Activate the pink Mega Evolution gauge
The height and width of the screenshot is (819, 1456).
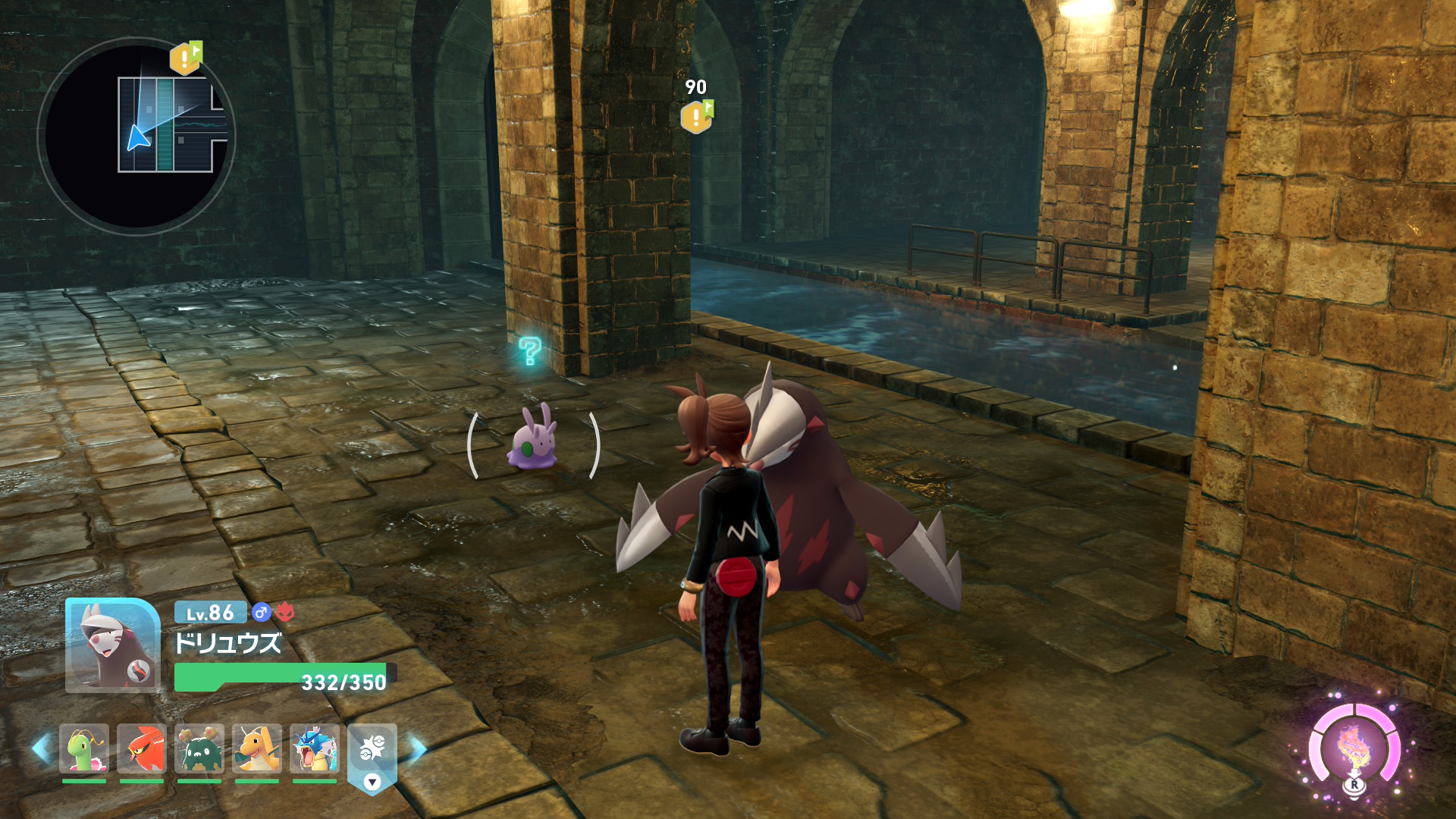[1354, 748]
